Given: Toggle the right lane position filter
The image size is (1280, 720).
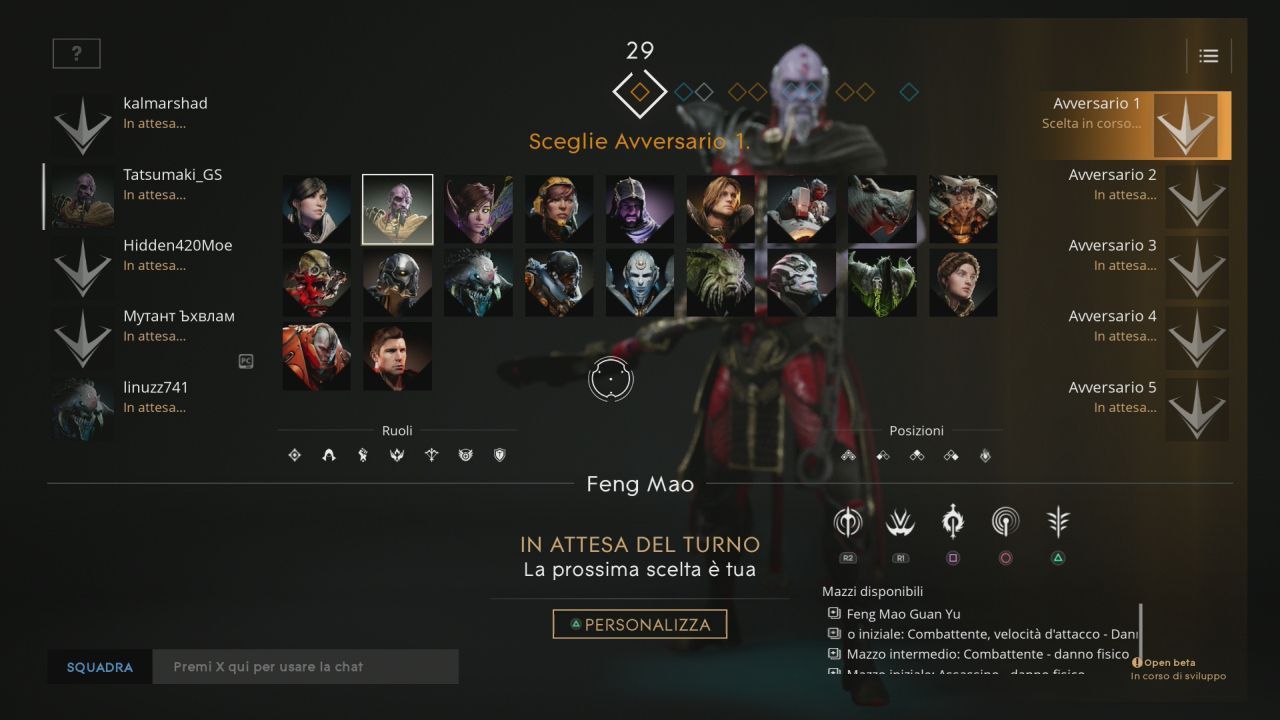Looking at the screenshot, I should (951, 455).
